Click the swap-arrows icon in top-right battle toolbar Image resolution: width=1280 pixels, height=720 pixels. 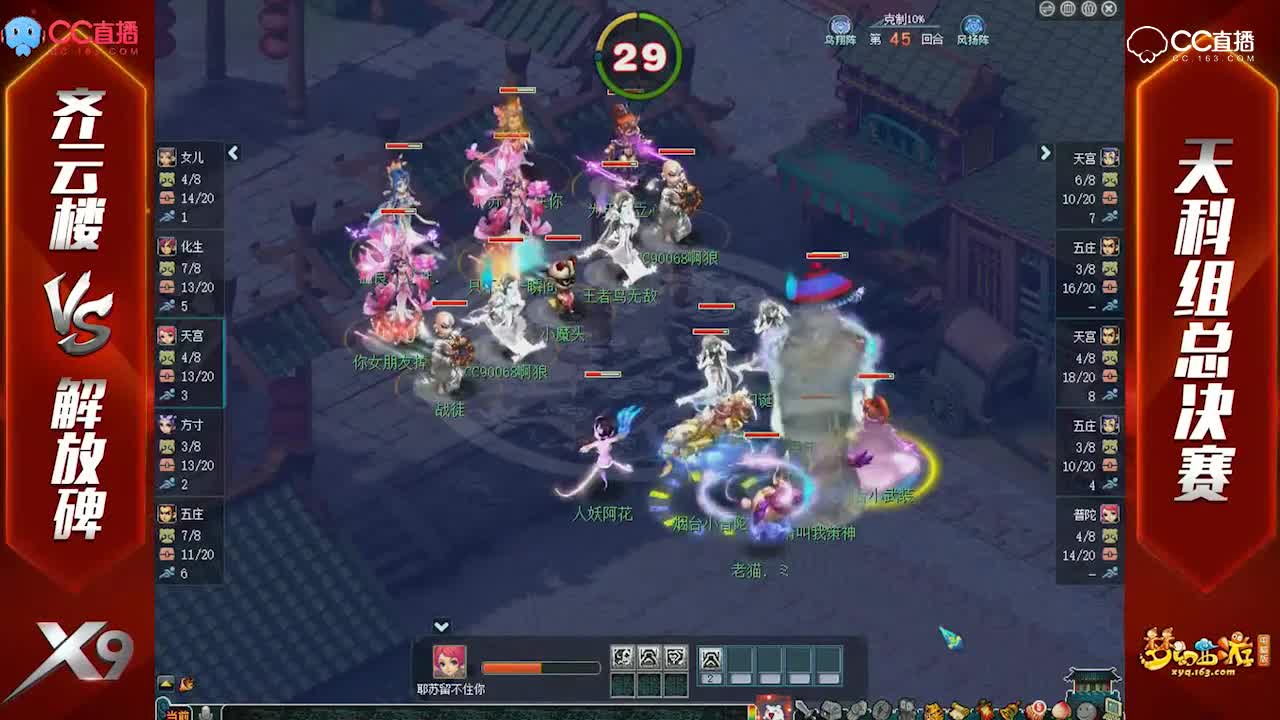click(x=1047, y=9)
